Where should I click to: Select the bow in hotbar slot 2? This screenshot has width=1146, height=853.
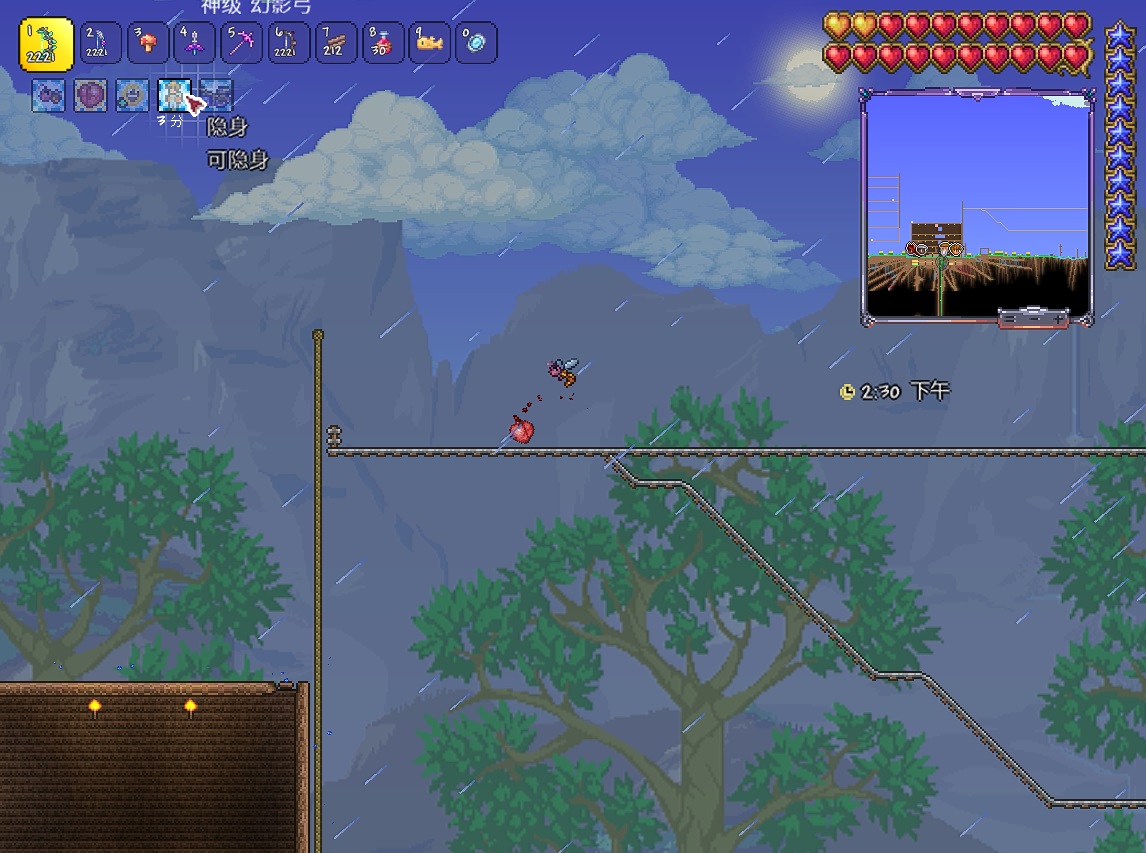pos(101,43)
